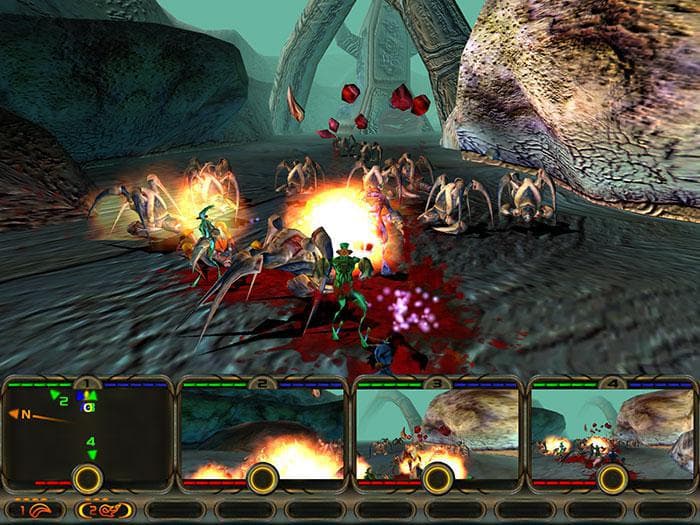Click the yellow ring button on panel 2

[262, 478]
